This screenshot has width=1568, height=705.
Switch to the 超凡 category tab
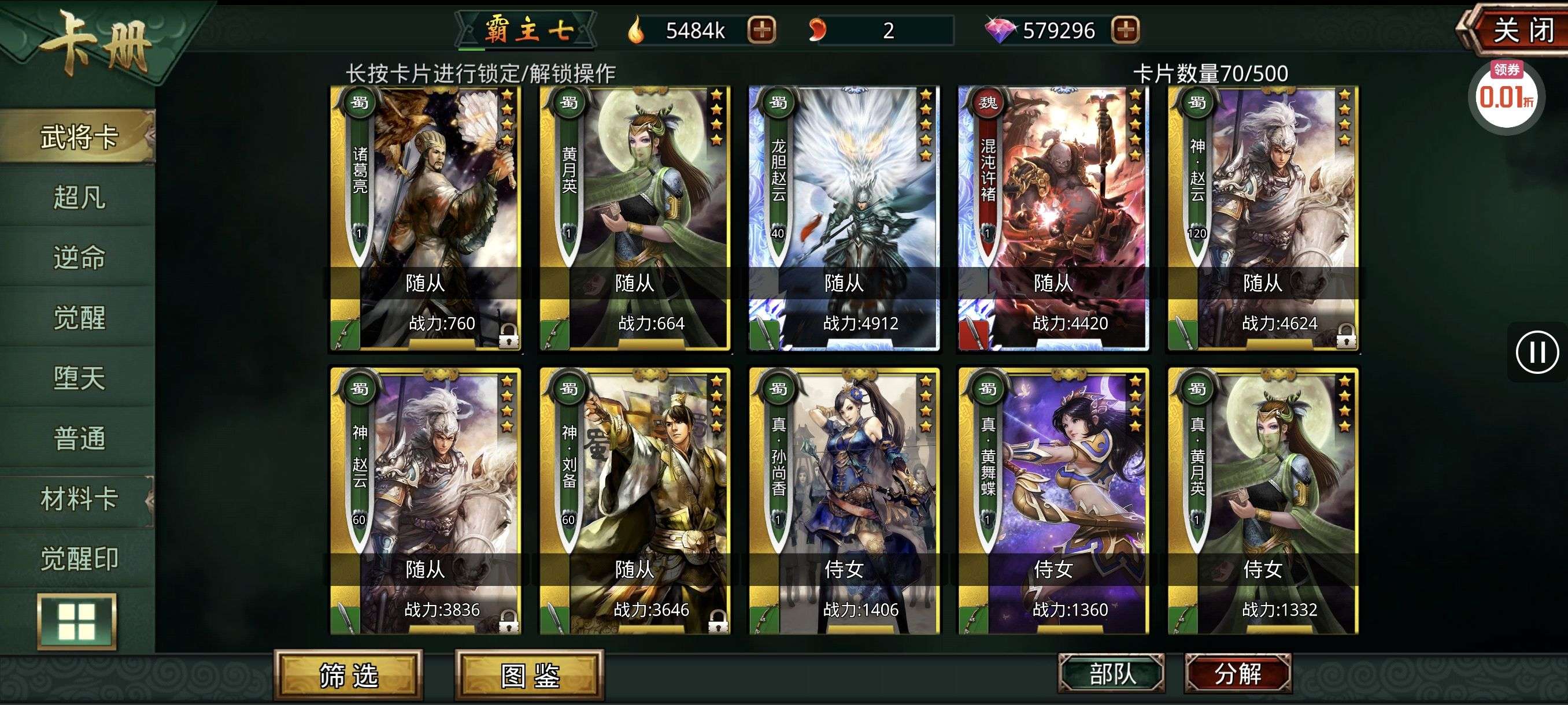(x=79, y=197)
